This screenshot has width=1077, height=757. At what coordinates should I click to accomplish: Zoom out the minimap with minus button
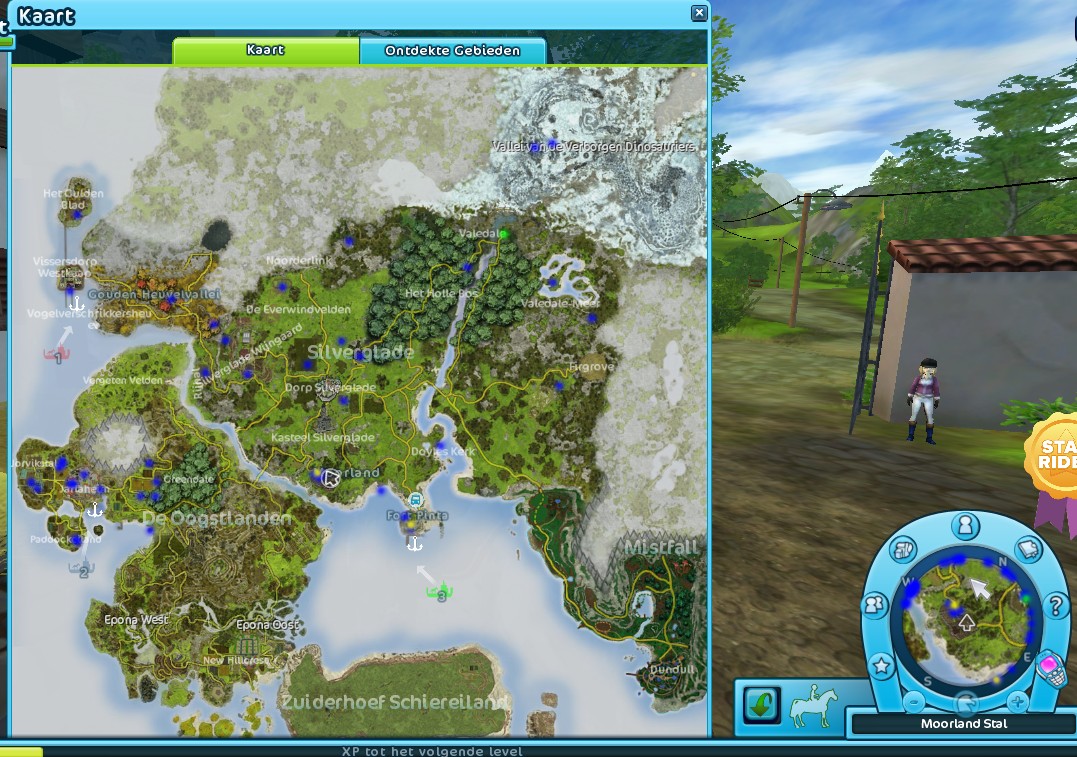(913, 700)
